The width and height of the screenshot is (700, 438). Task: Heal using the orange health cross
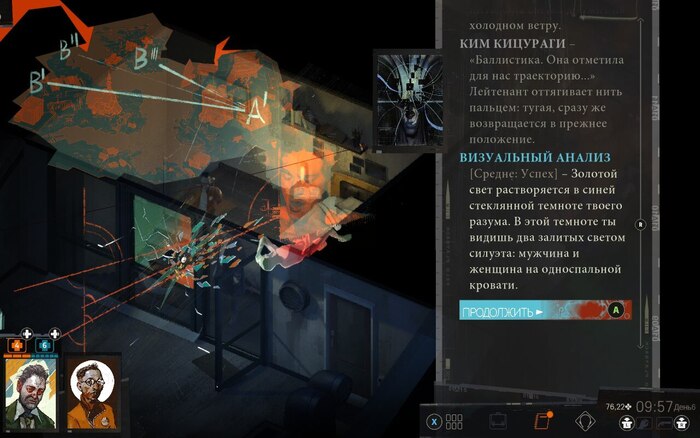[16, 345]
